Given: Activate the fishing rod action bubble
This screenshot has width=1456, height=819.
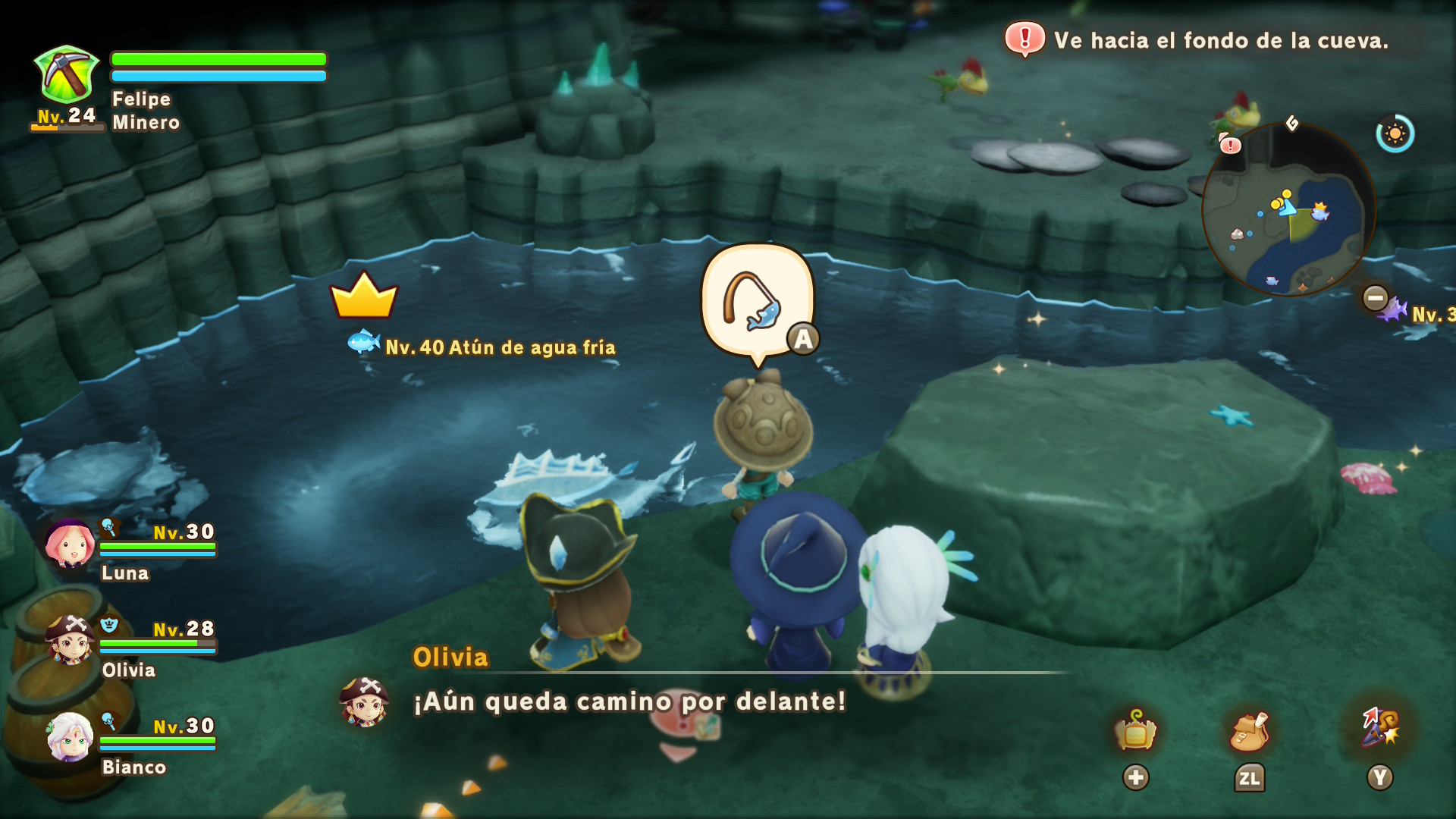Looking at the screenshot, I should coord(758,303).
